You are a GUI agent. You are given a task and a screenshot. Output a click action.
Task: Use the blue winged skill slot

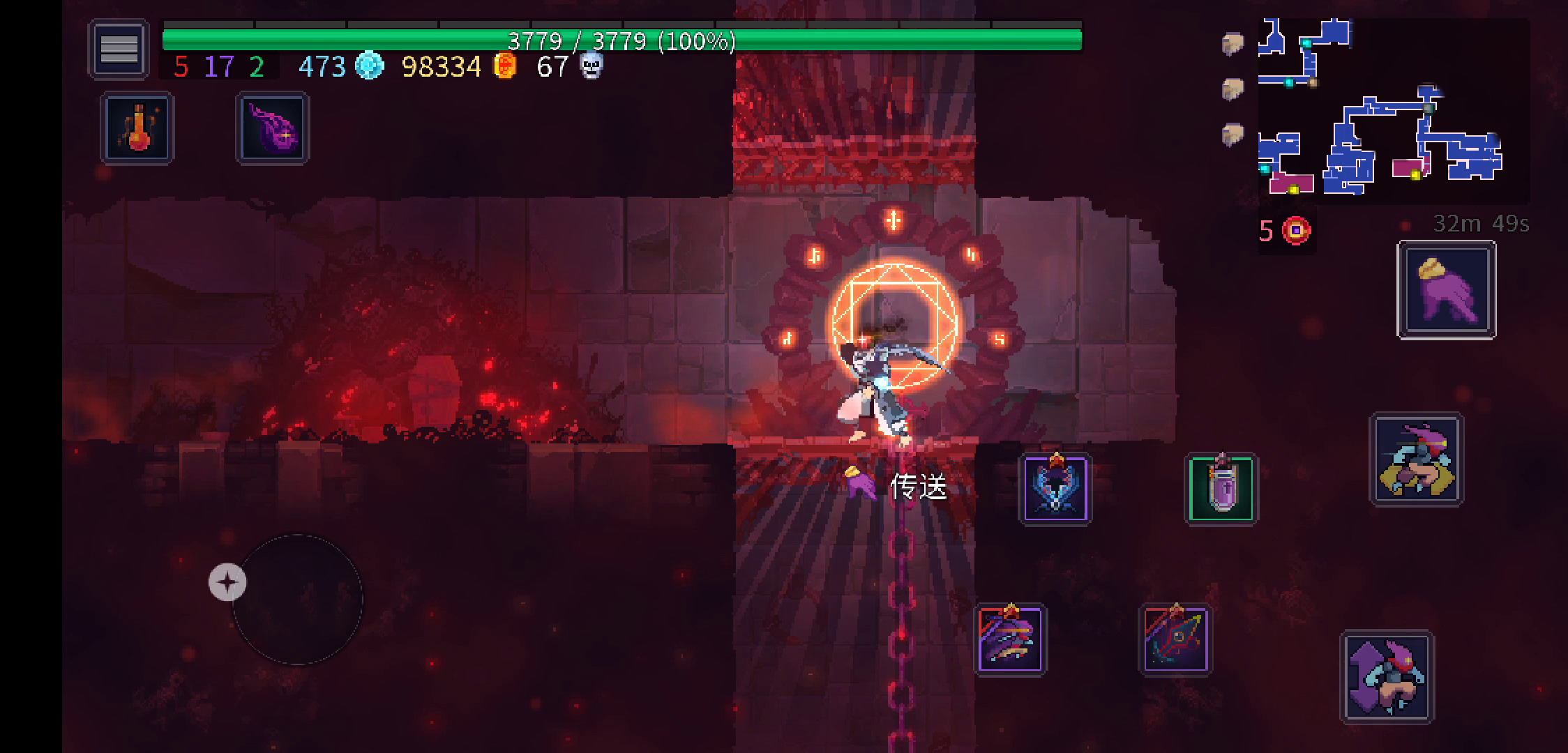click(x=1055, y=489)
